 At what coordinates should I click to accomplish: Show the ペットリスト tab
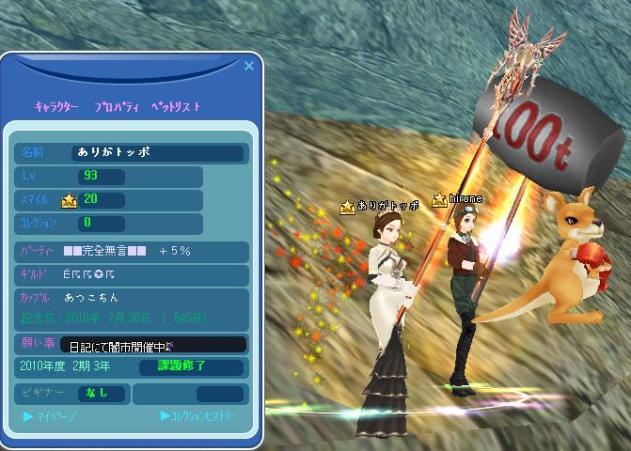176,106
